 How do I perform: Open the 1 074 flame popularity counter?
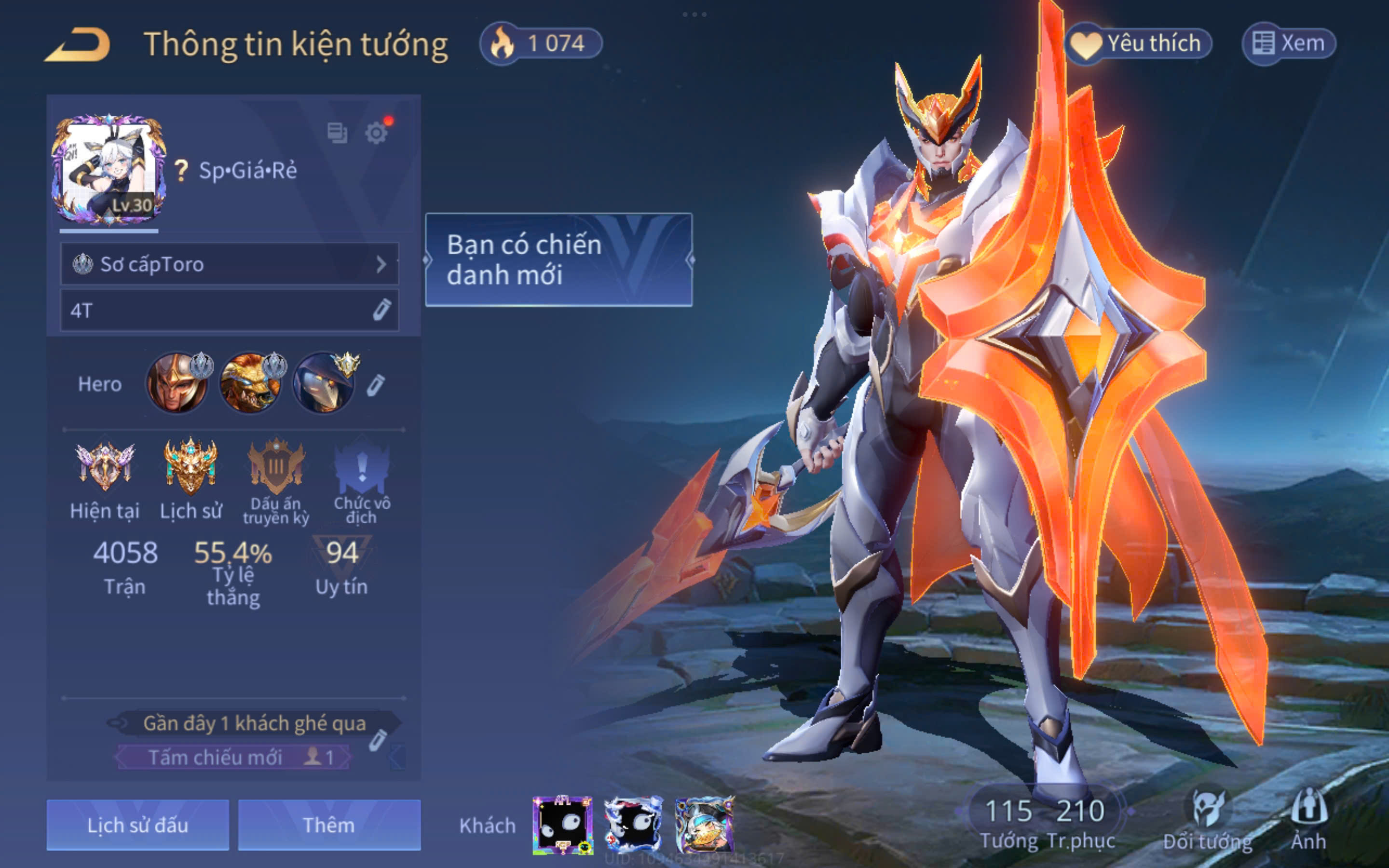click(541, 43)
